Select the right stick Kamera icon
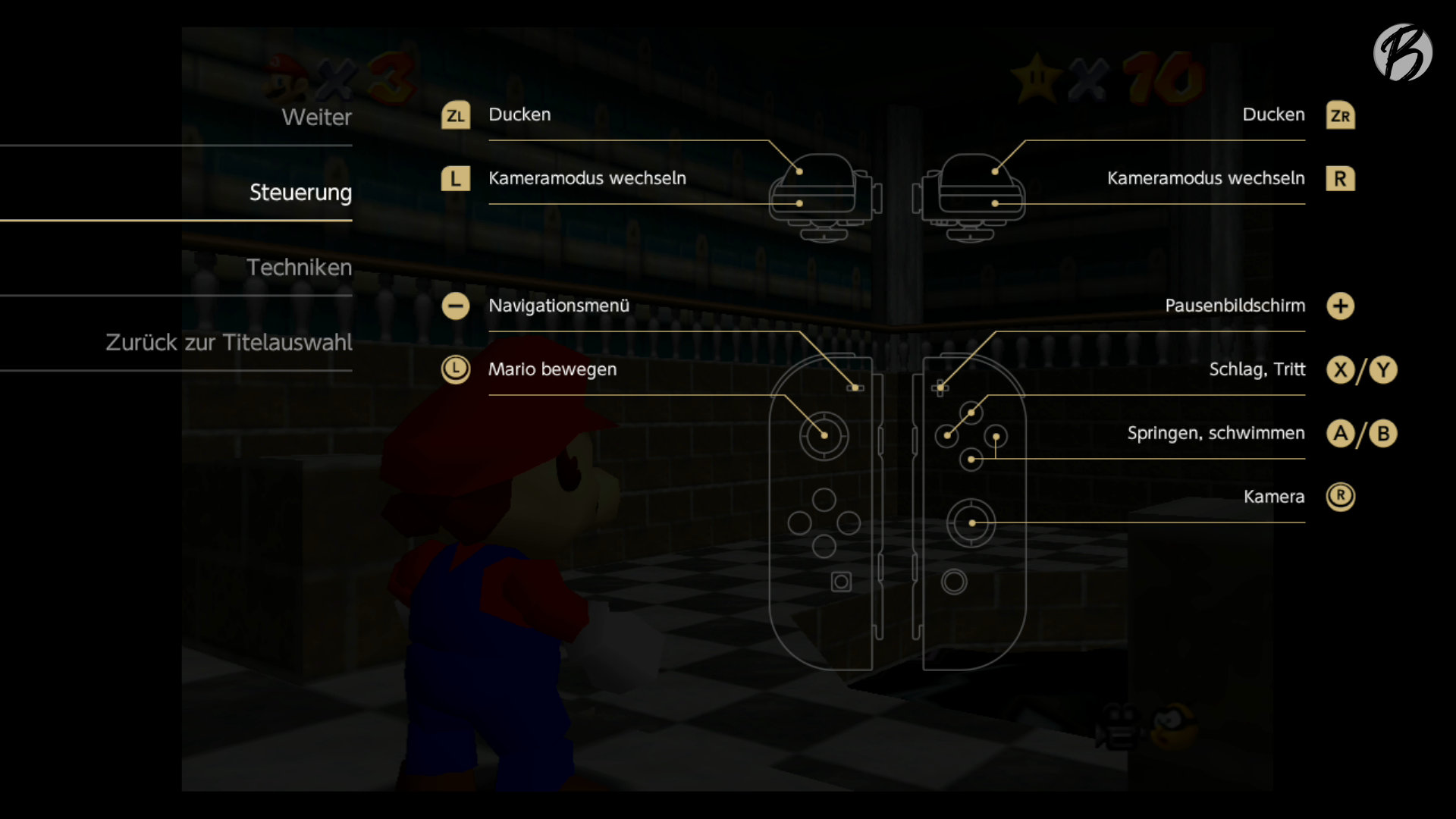 [1341, 497]
